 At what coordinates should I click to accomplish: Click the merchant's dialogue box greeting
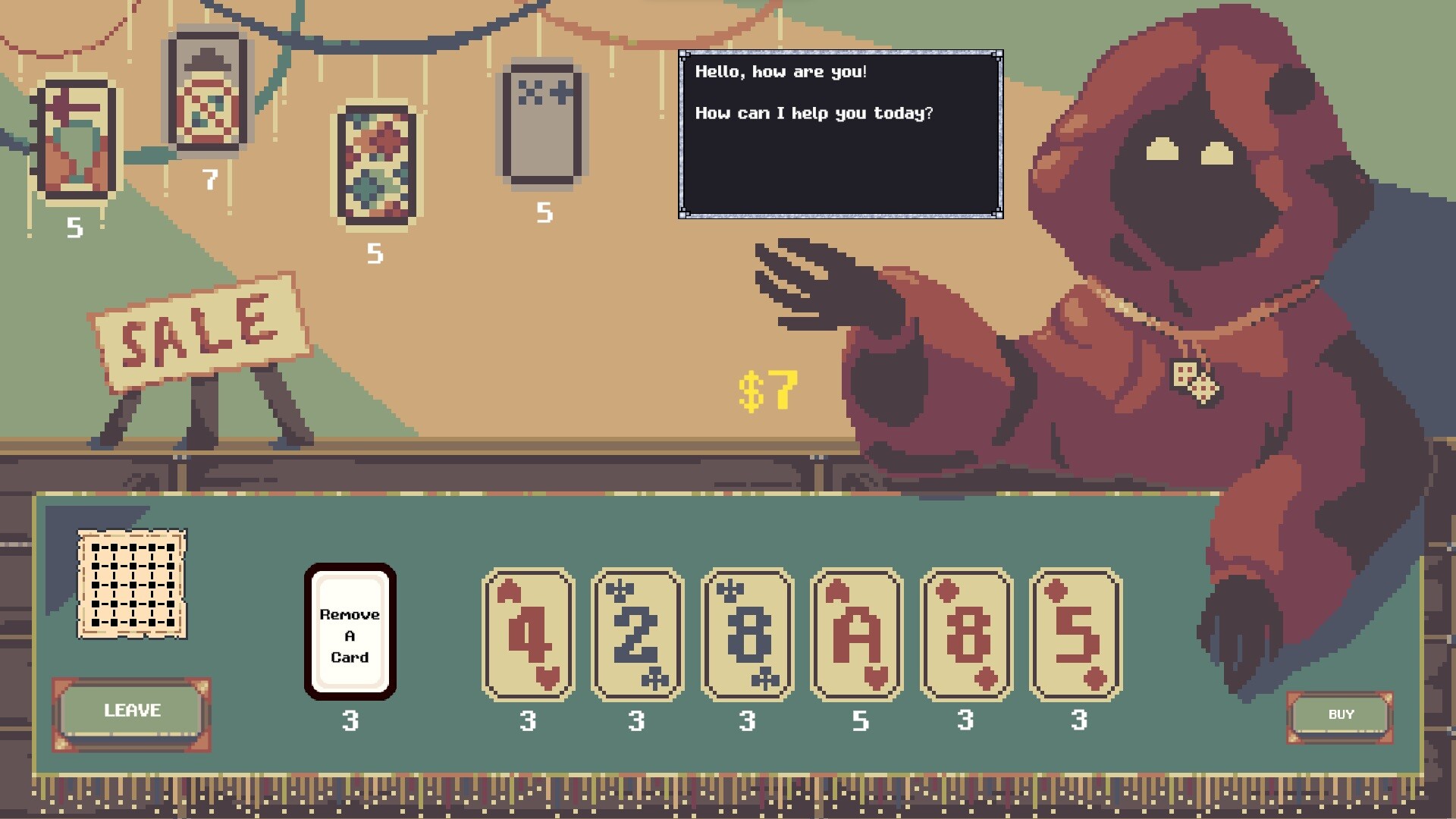click(x=838, y=133)
